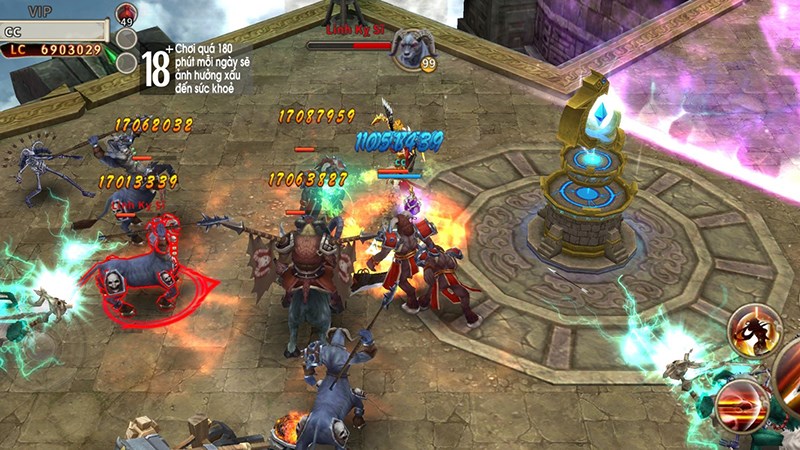The width and height of the screenshot is (800, 450).
Task: Tap the red potion icon showing 49
Action: 126,15
